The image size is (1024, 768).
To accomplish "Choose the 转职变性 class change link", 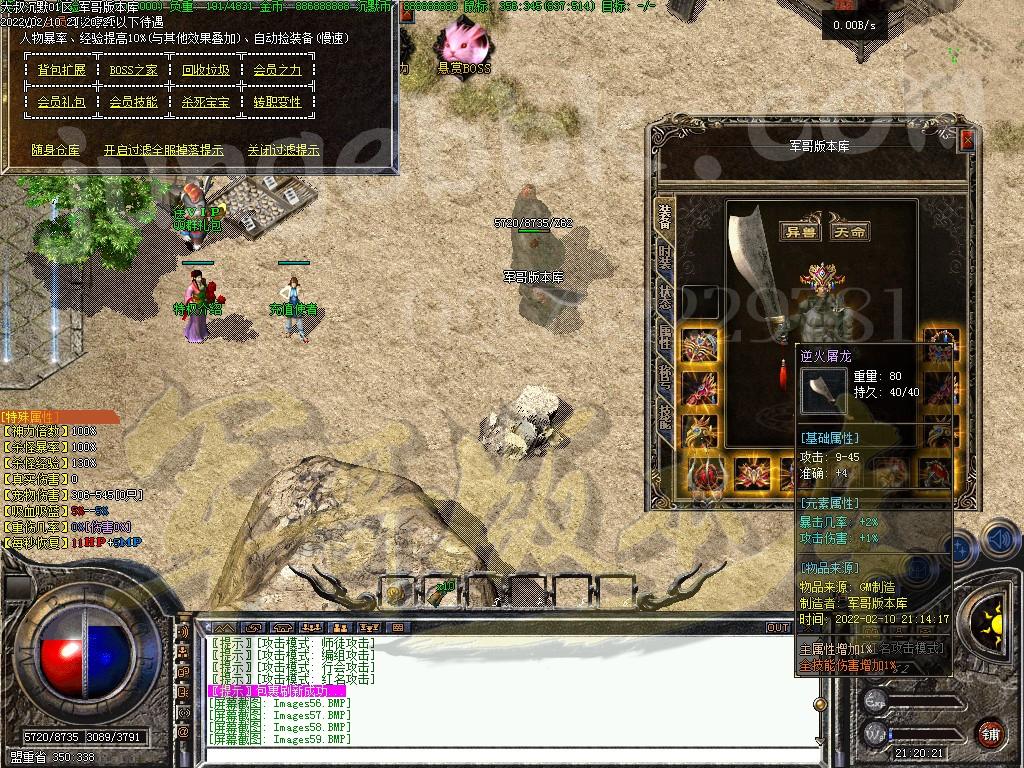I will (x=277, y=102).
